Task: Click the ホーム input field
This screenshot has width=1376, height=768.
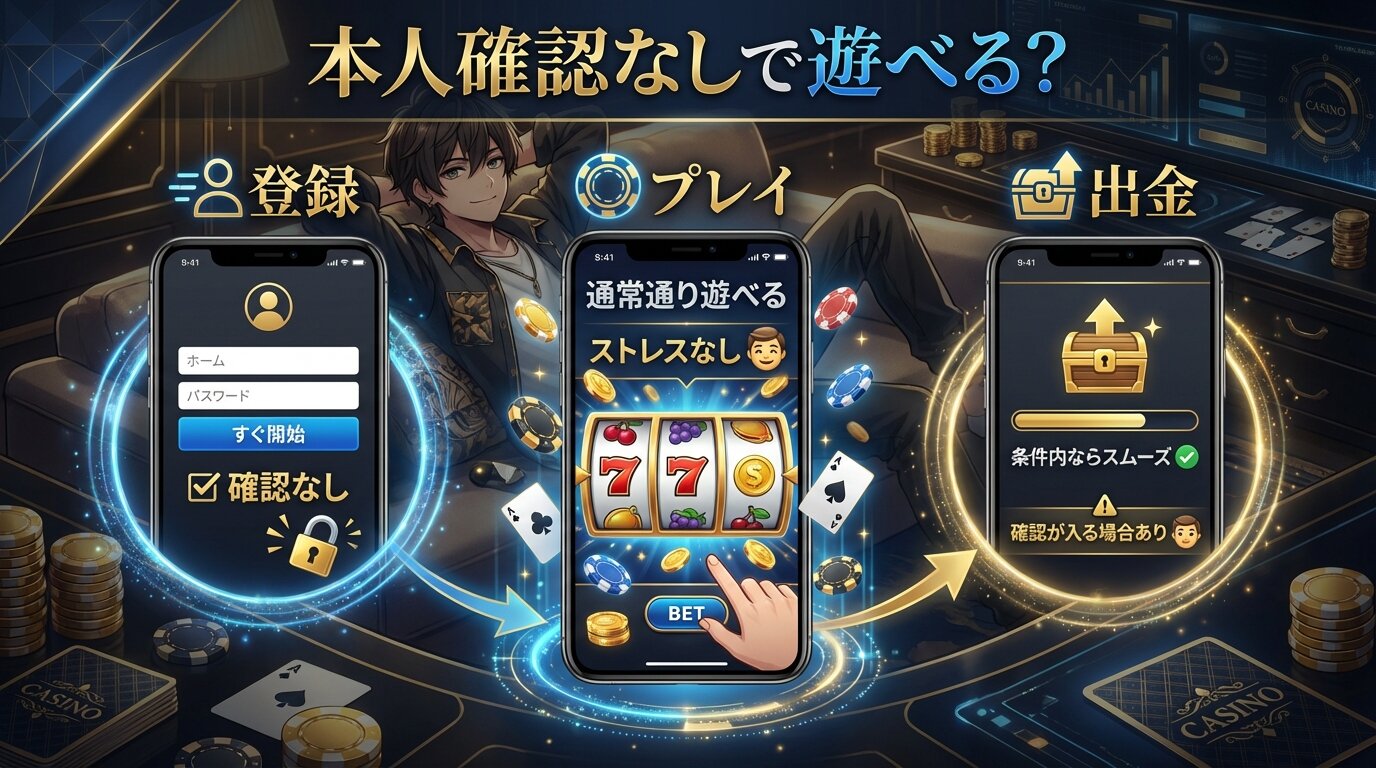Action: point(268,360)
